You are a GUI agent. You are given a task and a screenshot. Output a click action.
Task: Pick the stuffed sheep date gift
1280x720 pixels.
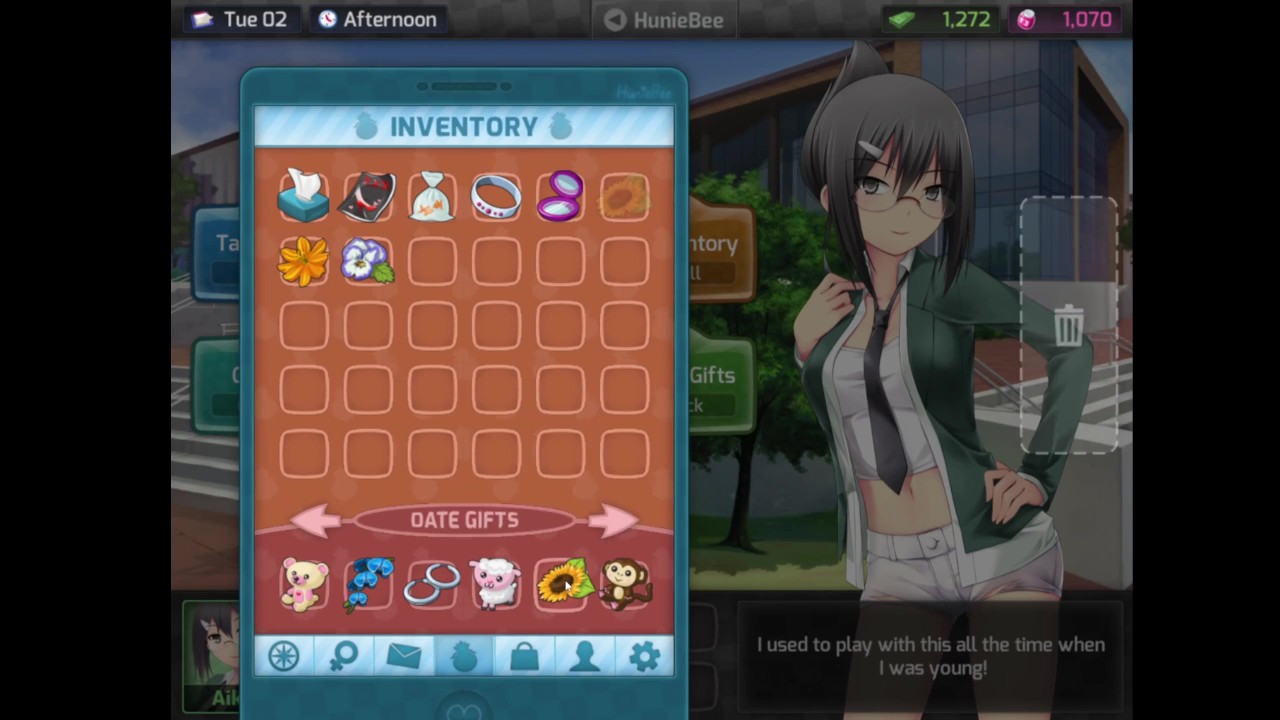click(x=496, y=584)
